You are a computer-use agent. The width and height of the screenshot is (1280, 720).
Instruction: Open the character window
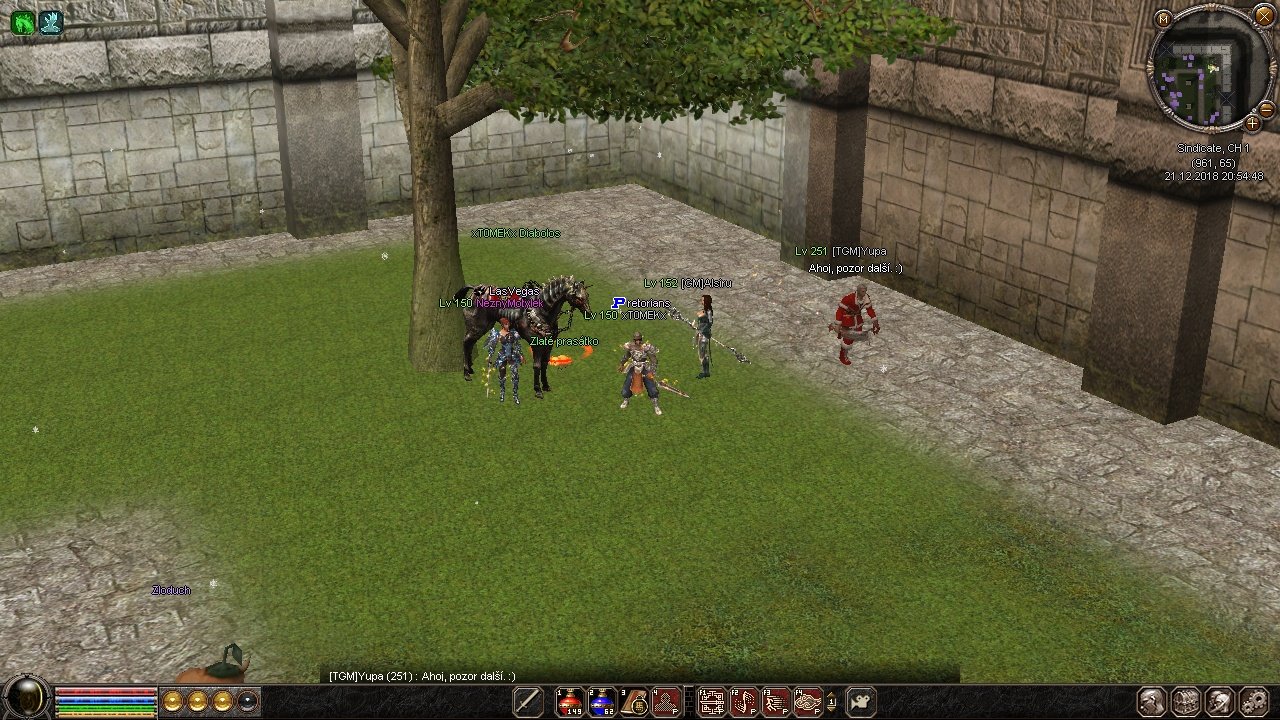[1153, 701]
